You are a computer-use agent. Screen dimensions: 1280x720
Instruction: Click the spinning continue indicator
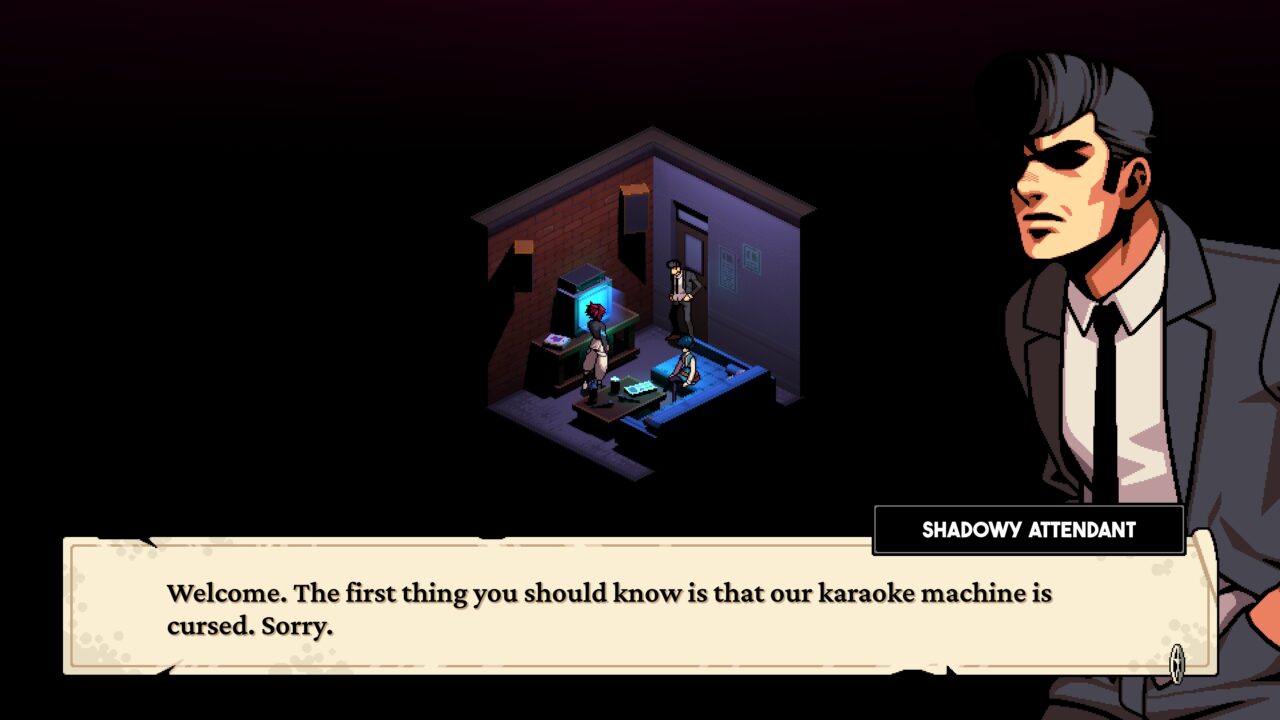(1177, 662)
